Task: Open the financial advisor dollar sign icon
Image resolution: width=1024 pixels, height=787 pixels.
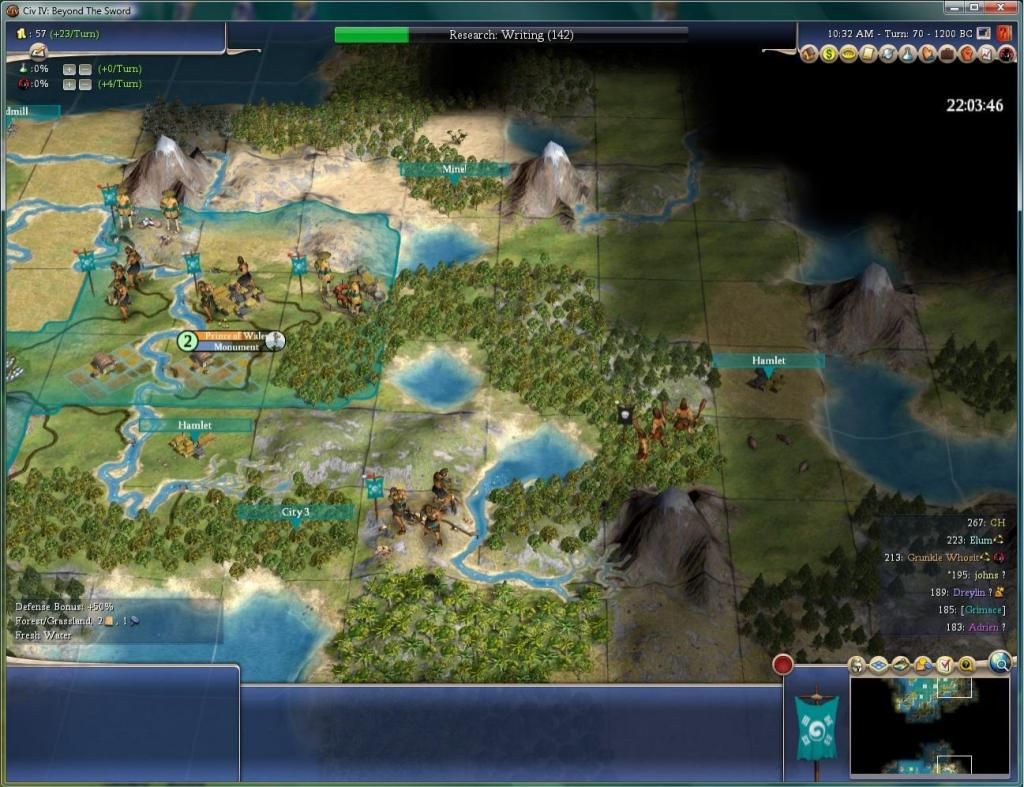Action: pos(829,54)
